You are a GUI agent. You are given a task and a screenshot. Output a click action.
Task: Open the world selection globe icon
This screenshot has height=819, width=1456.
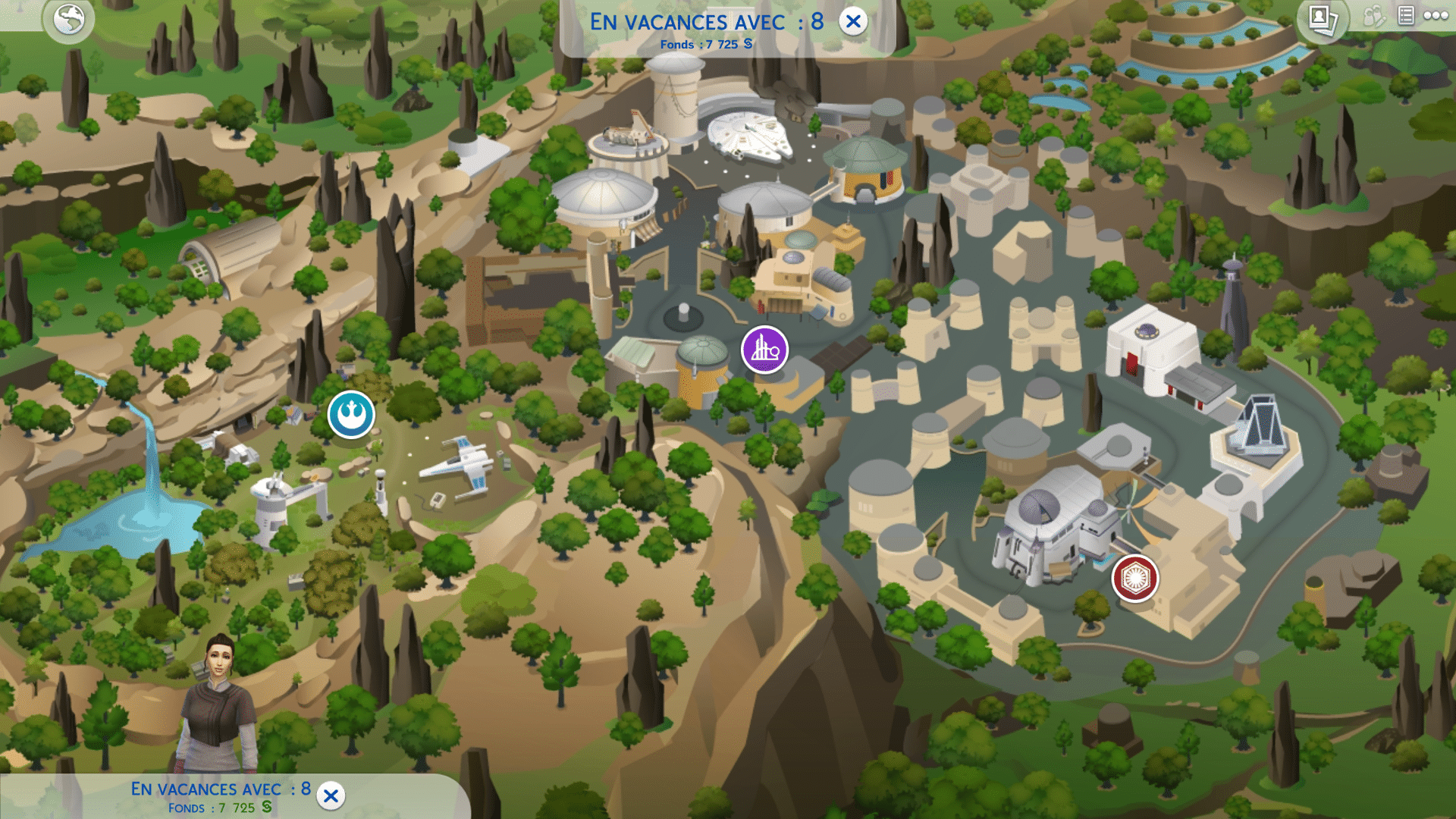(68, 20)
